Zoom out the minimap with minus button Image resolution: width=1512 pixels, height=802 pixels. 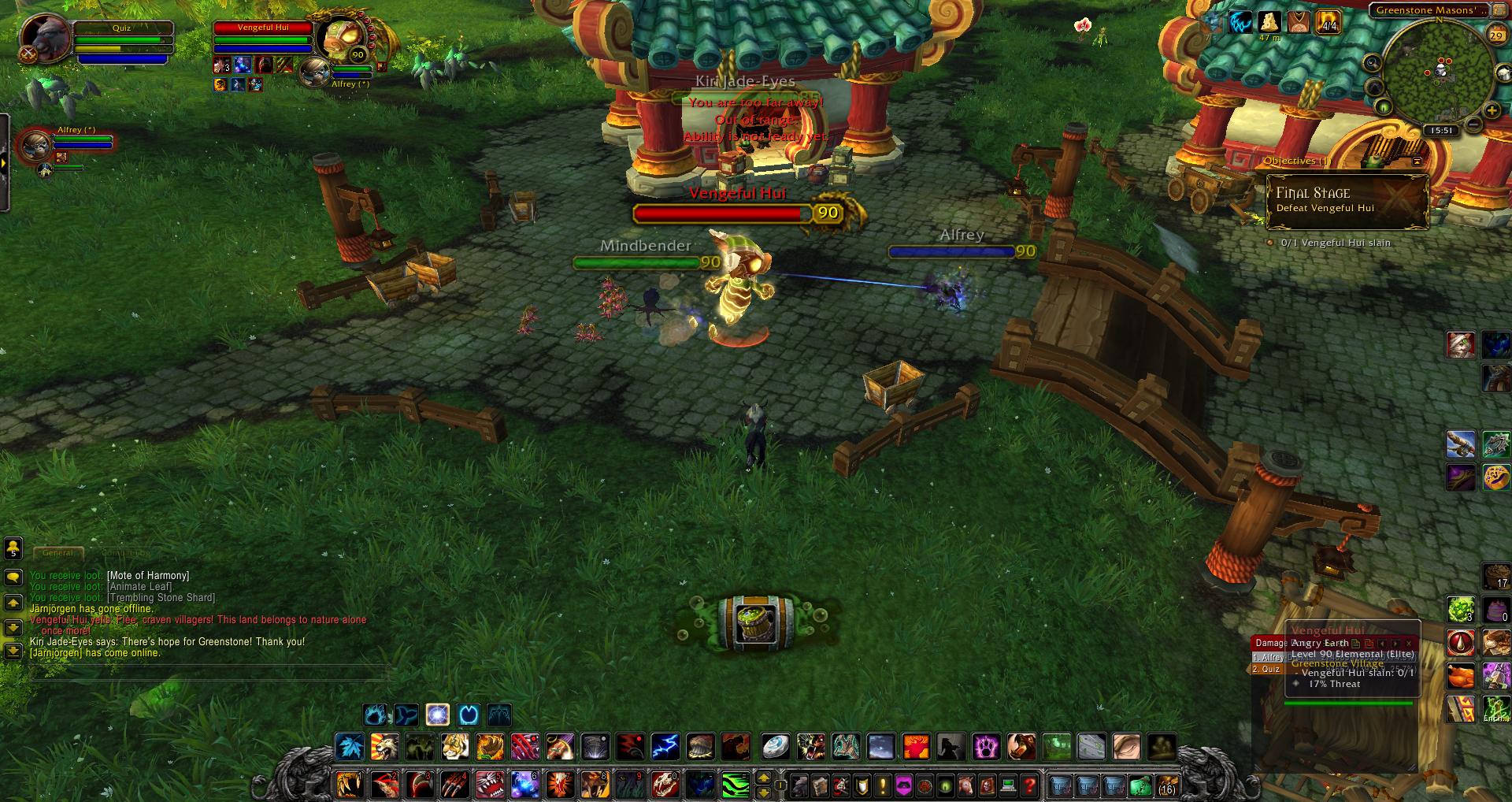tap(1473, 124)
